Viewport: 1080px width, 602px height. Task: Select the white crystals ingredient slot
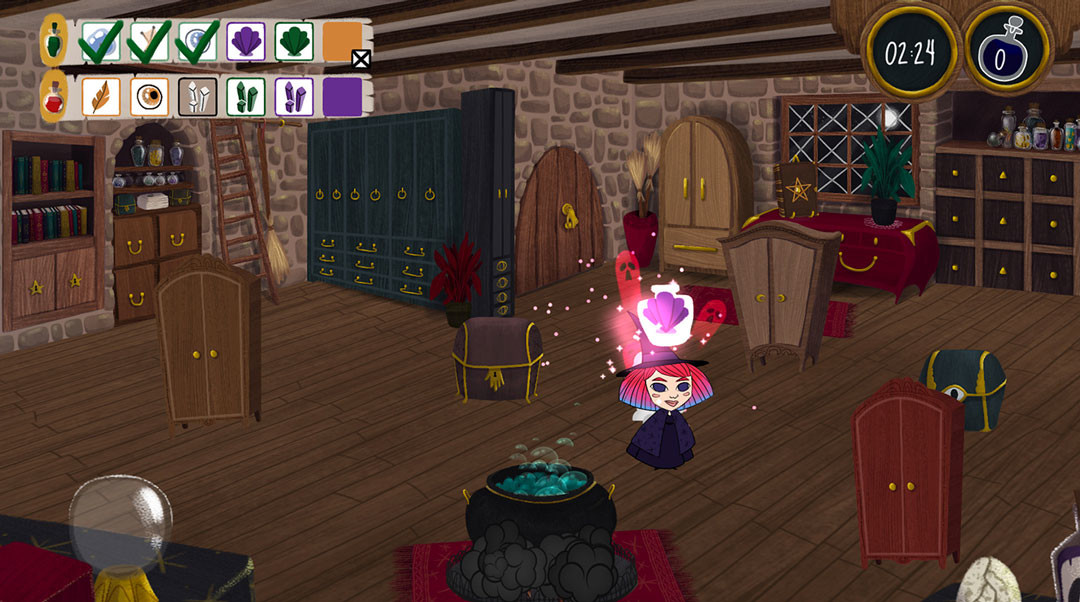pos(198,97)
